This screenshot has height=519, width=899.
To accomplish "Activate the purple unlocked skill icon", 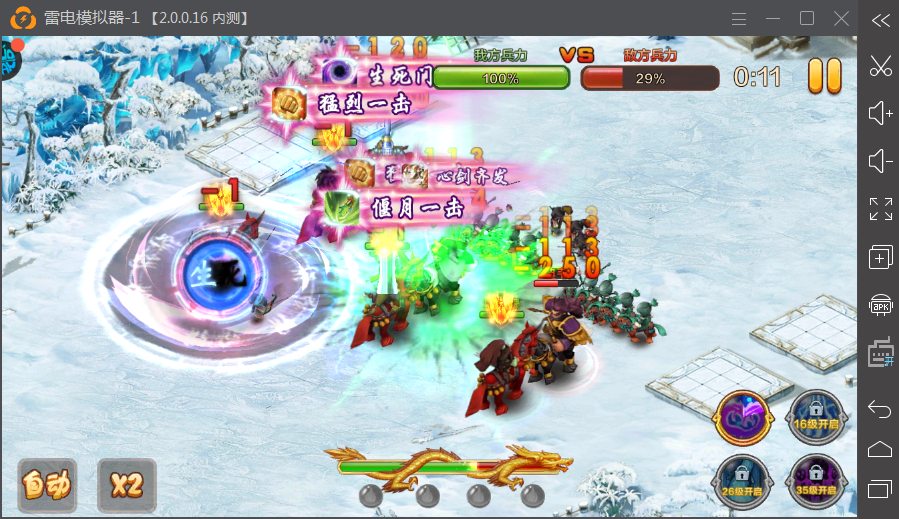I will pos(744,417).
